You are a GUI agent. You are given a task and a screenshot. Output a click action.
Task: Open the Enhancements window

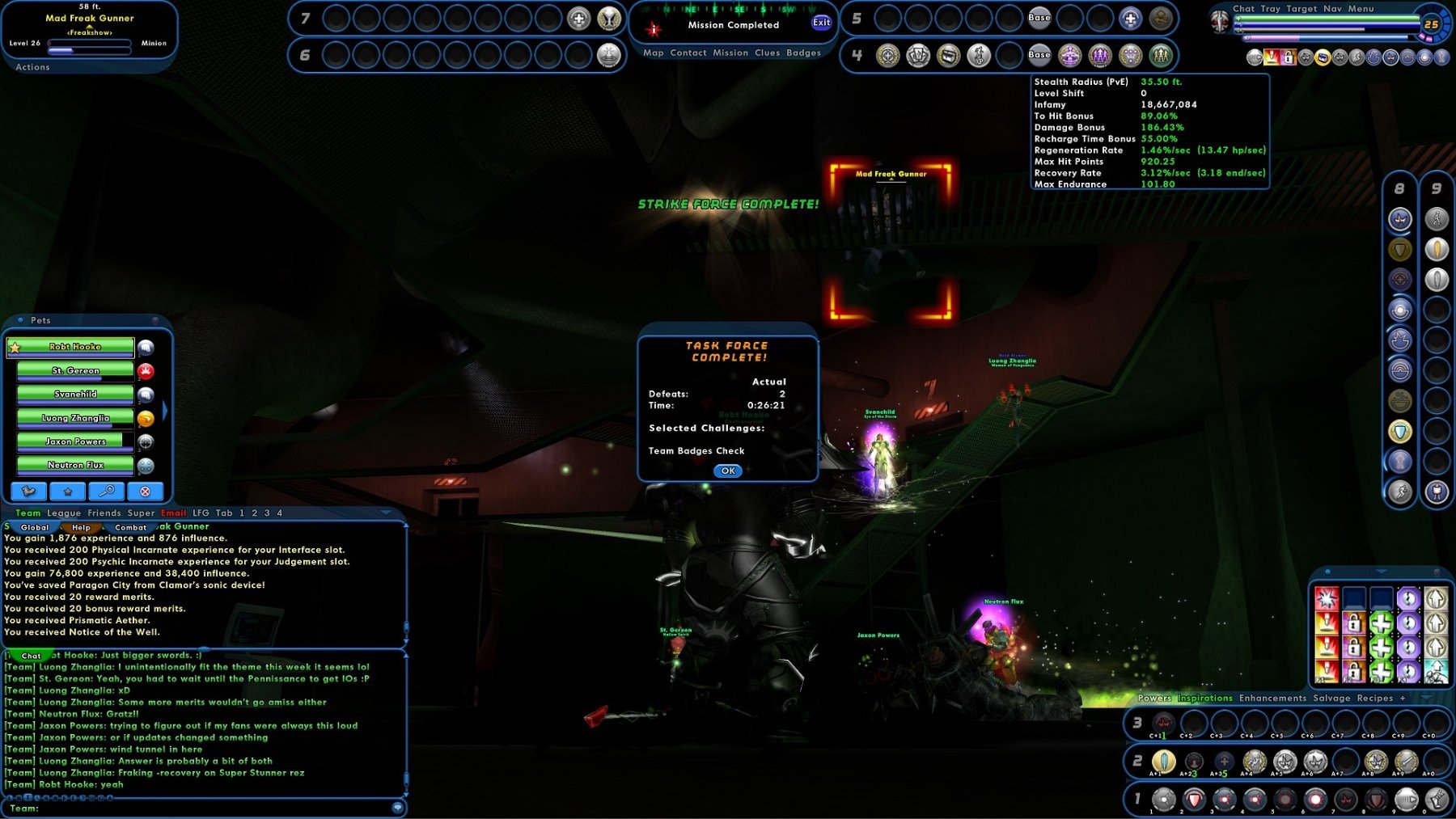click(1272, 698)
